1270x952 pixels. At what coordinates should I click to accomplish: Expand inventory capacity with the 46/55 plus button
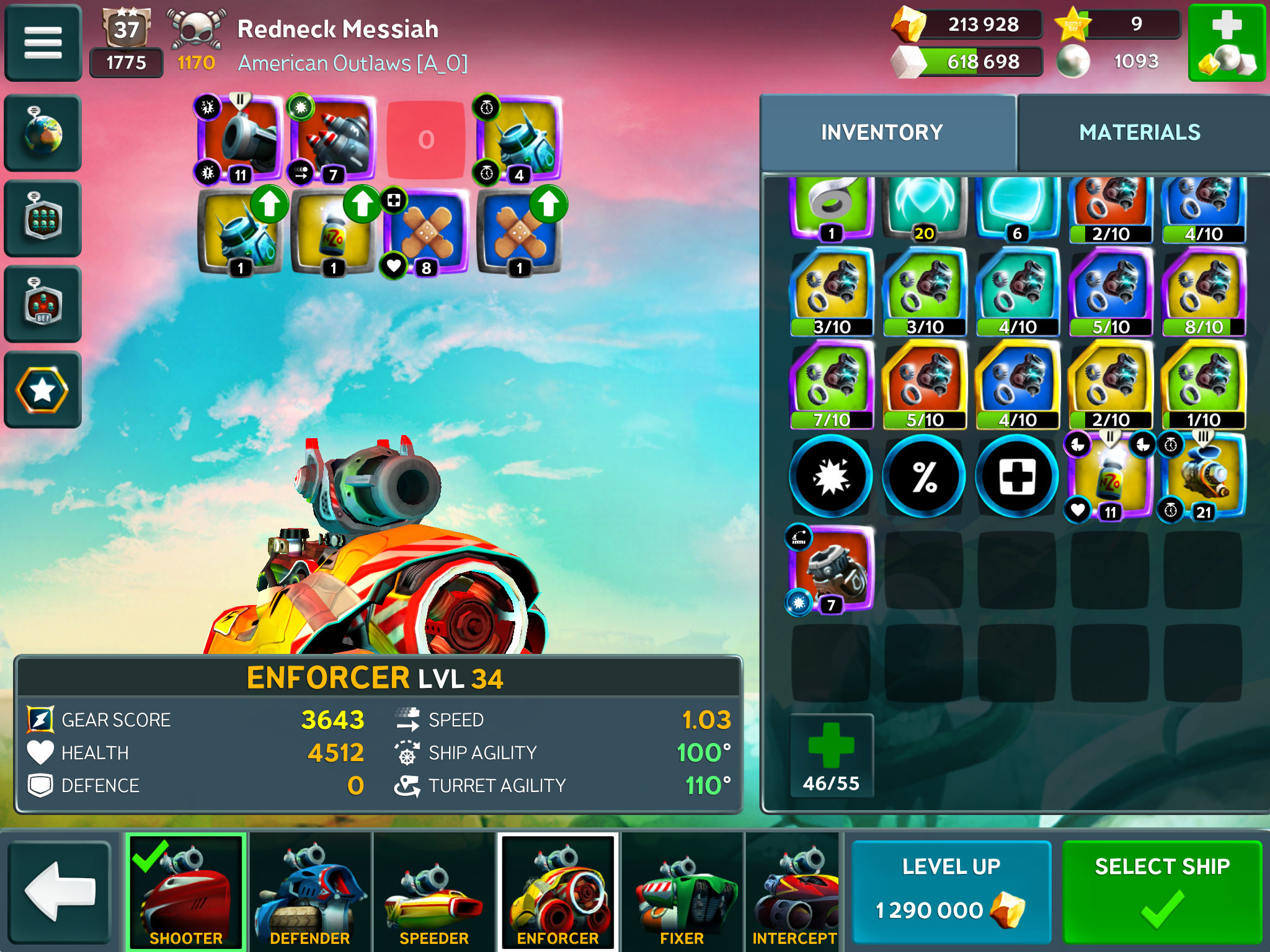(831, 755)
